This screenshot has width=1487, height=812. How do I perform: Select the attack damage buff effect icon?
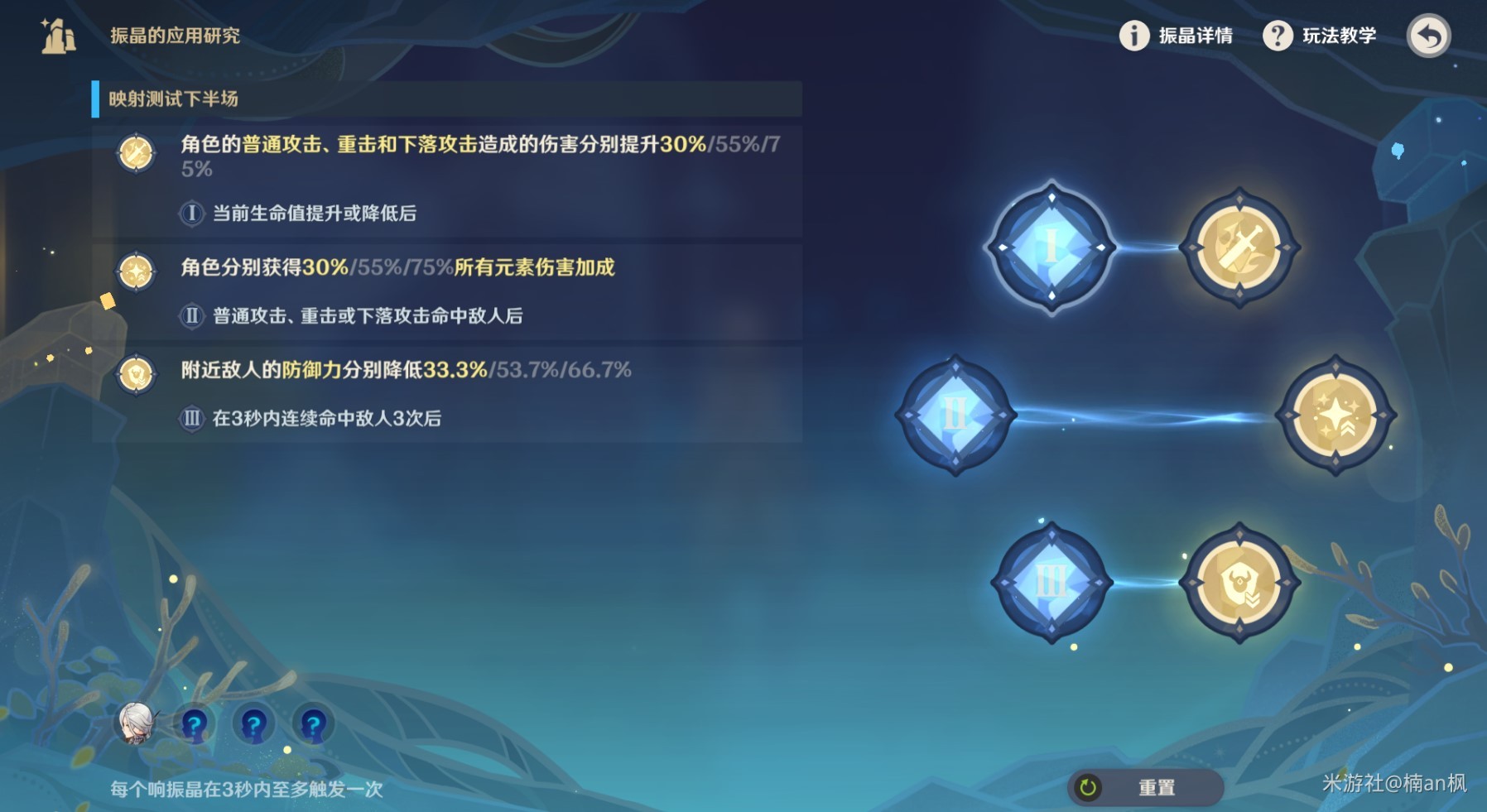(1239, 245)
